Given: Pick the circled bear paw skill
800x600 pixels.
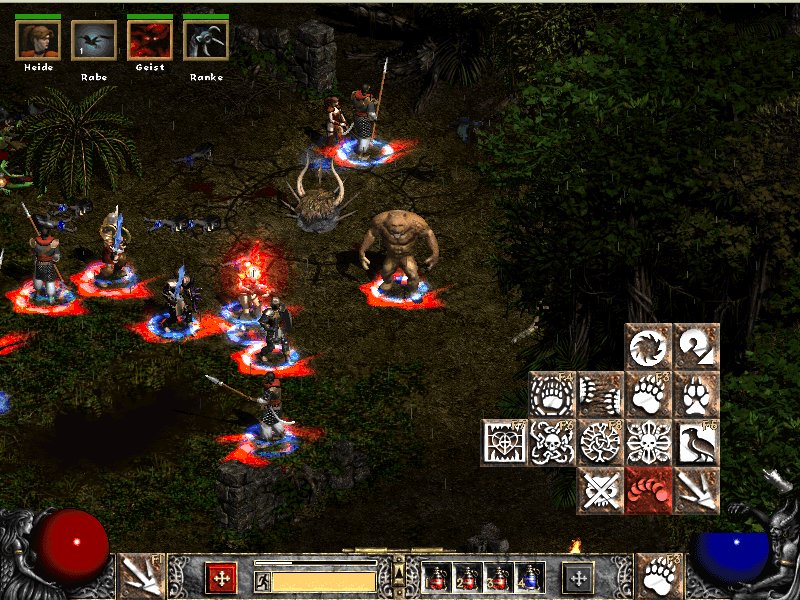Looking at the screenshot, I should click(553, 394).
